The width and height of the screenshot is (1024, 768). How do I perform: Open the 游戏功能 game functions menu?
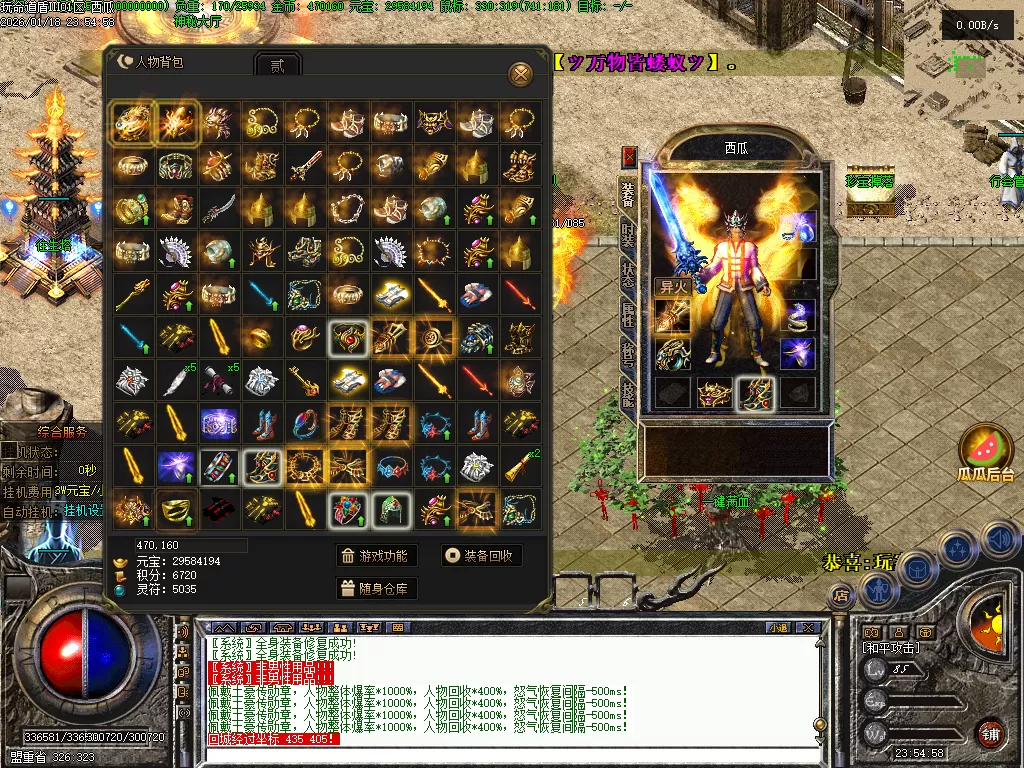coord(375,556)
